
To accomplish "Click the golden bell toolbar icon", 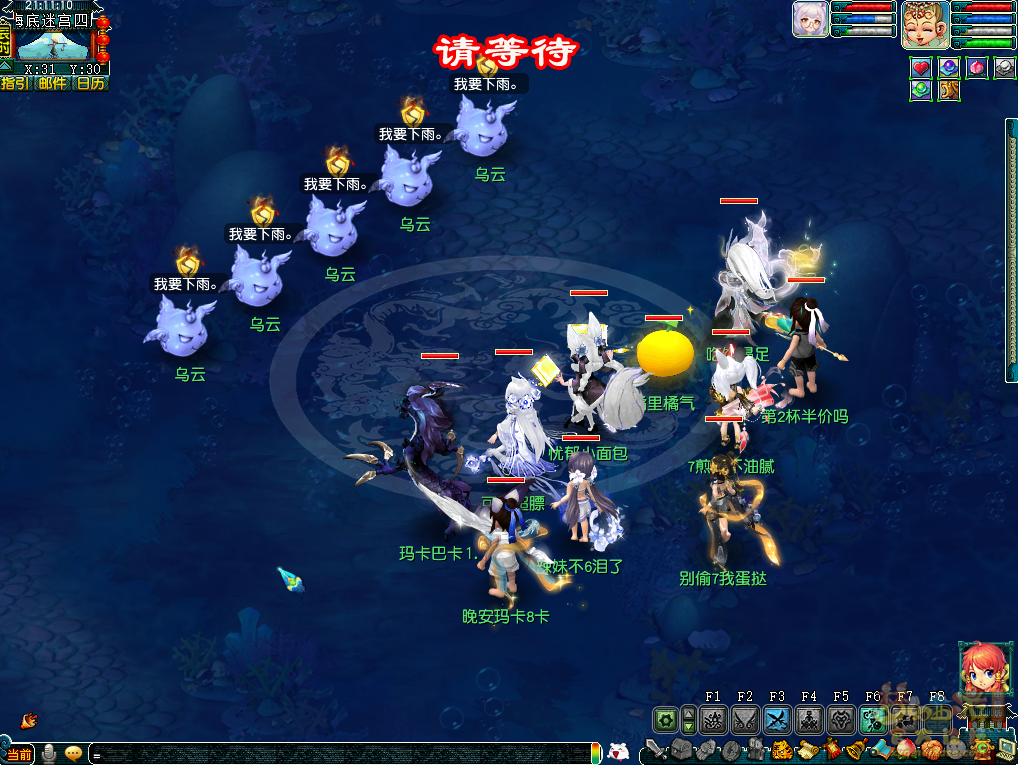I will tap(855, 749).
